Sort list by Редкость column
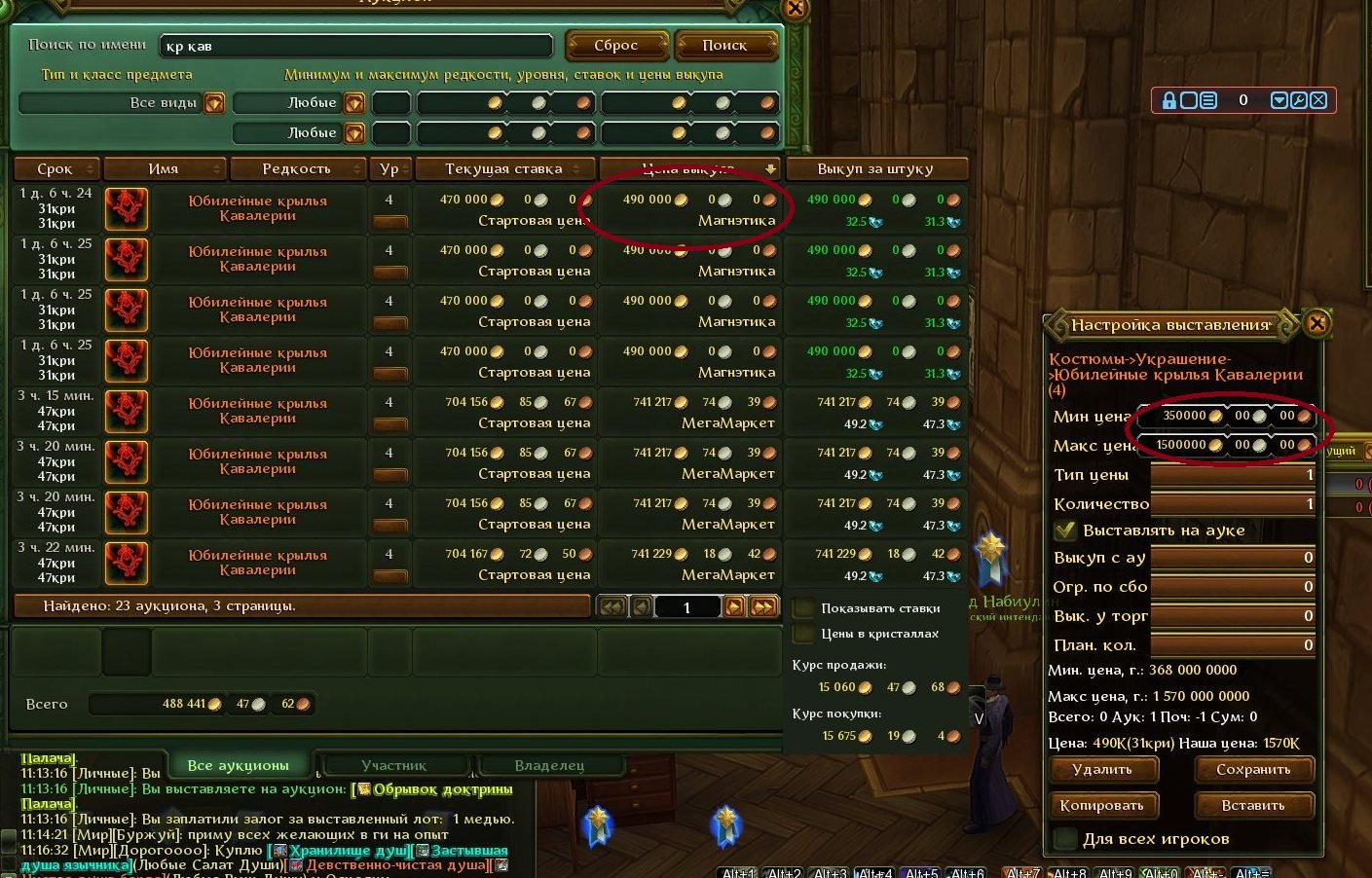The image size is (1372, 878). pyautogui.click(x=297, y=169)
